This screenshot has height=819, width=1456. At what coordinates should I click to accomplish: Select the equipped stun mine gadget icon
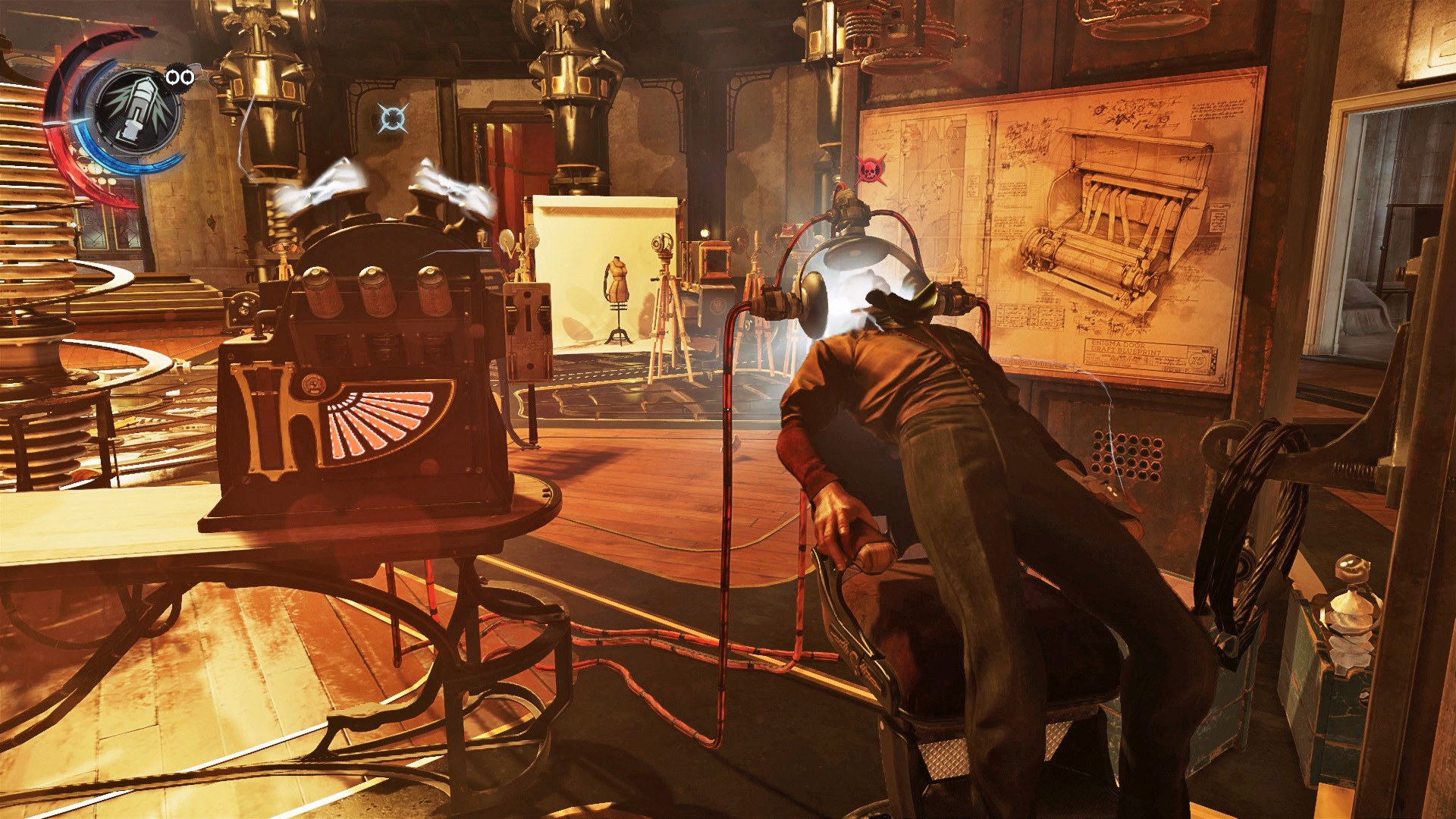click(138, 110)
